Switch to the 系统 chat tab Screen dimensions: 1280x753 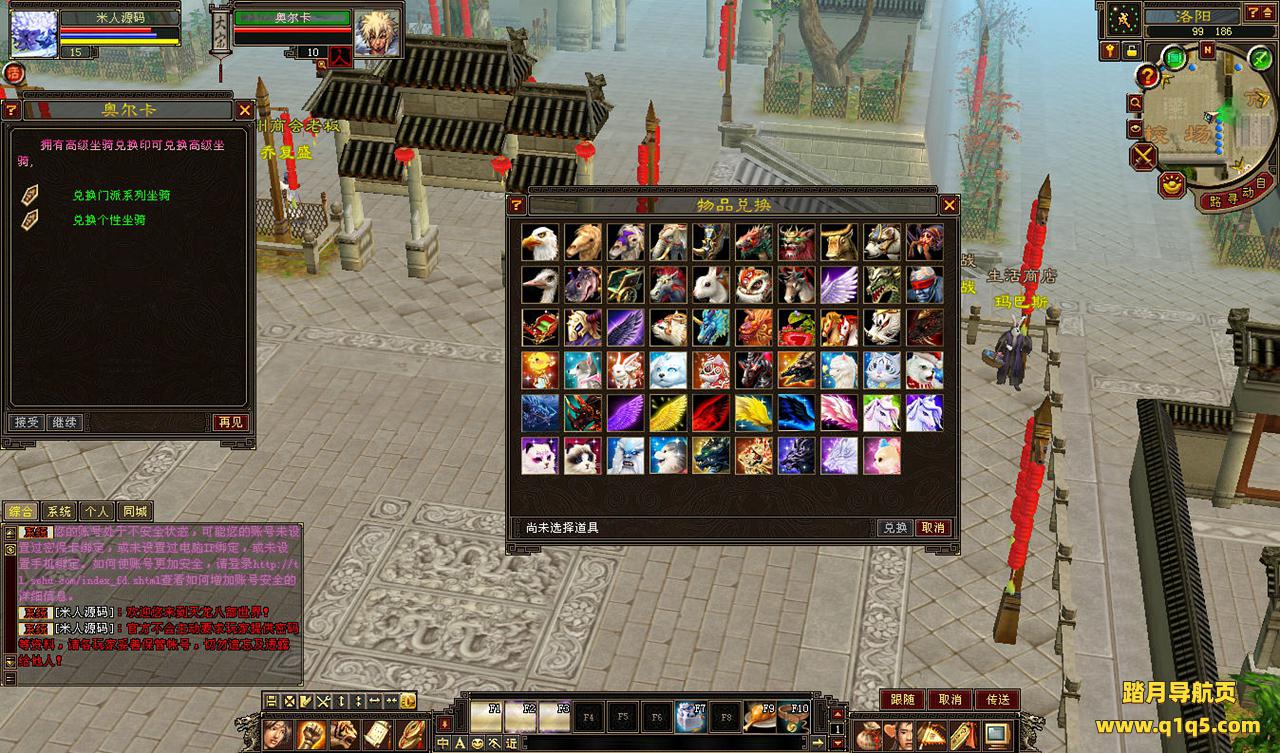[x=59, y=511]
